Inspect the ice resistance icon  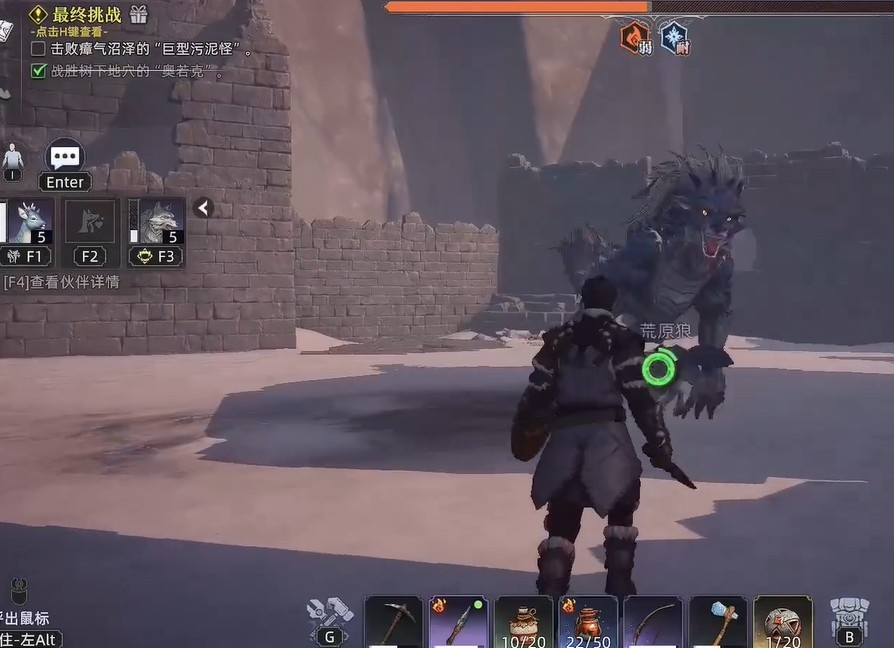pyautogui.click(x=675, y=38)
